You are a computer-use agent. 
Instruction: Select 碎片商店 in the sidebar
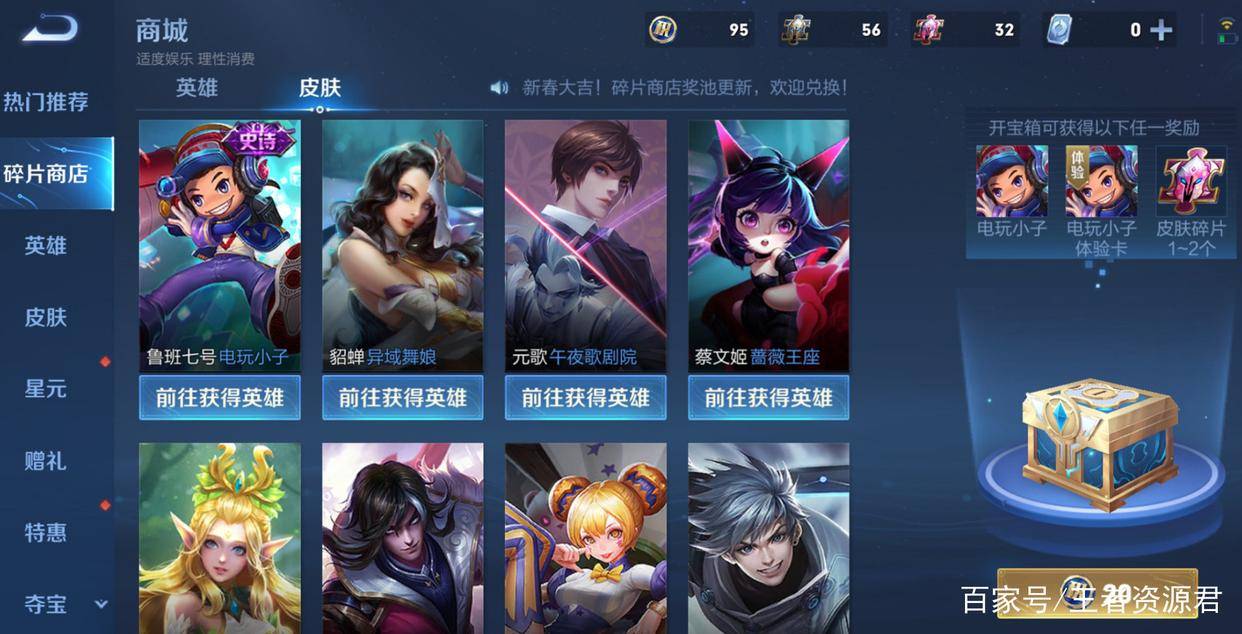pos(46,174)
